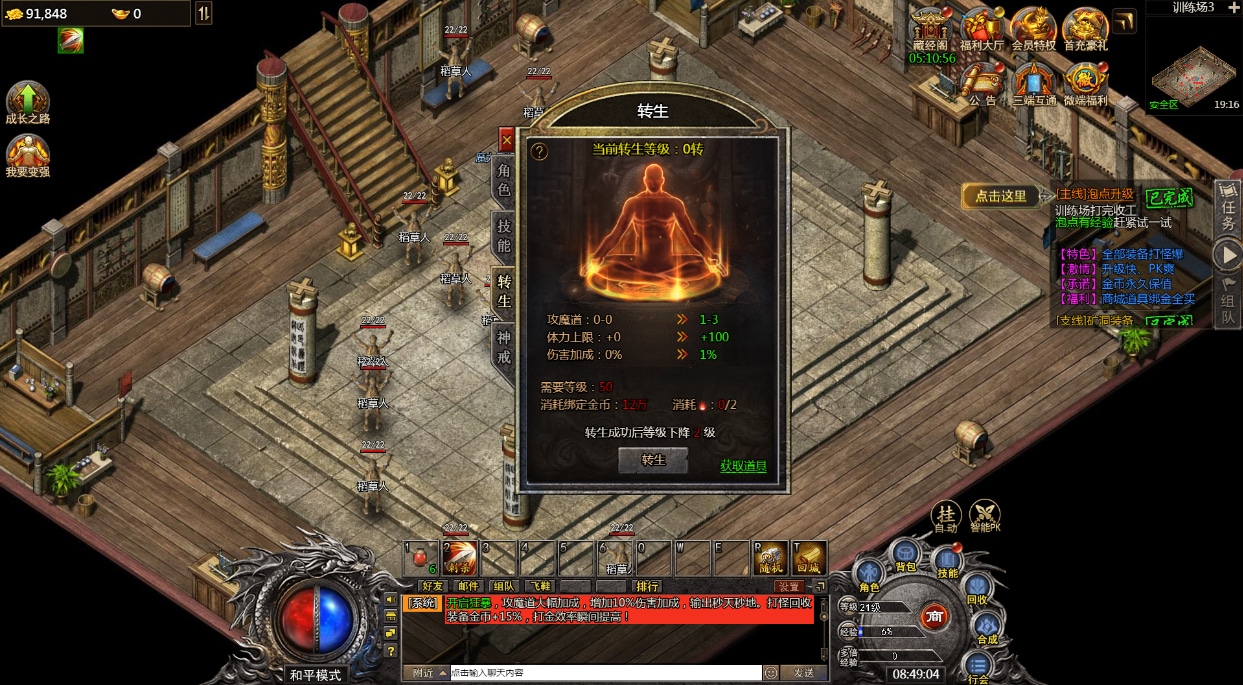Open the 藏经阁 scripture pavilion event
This screenshot has width=1243, height=685.
[931, 26]
